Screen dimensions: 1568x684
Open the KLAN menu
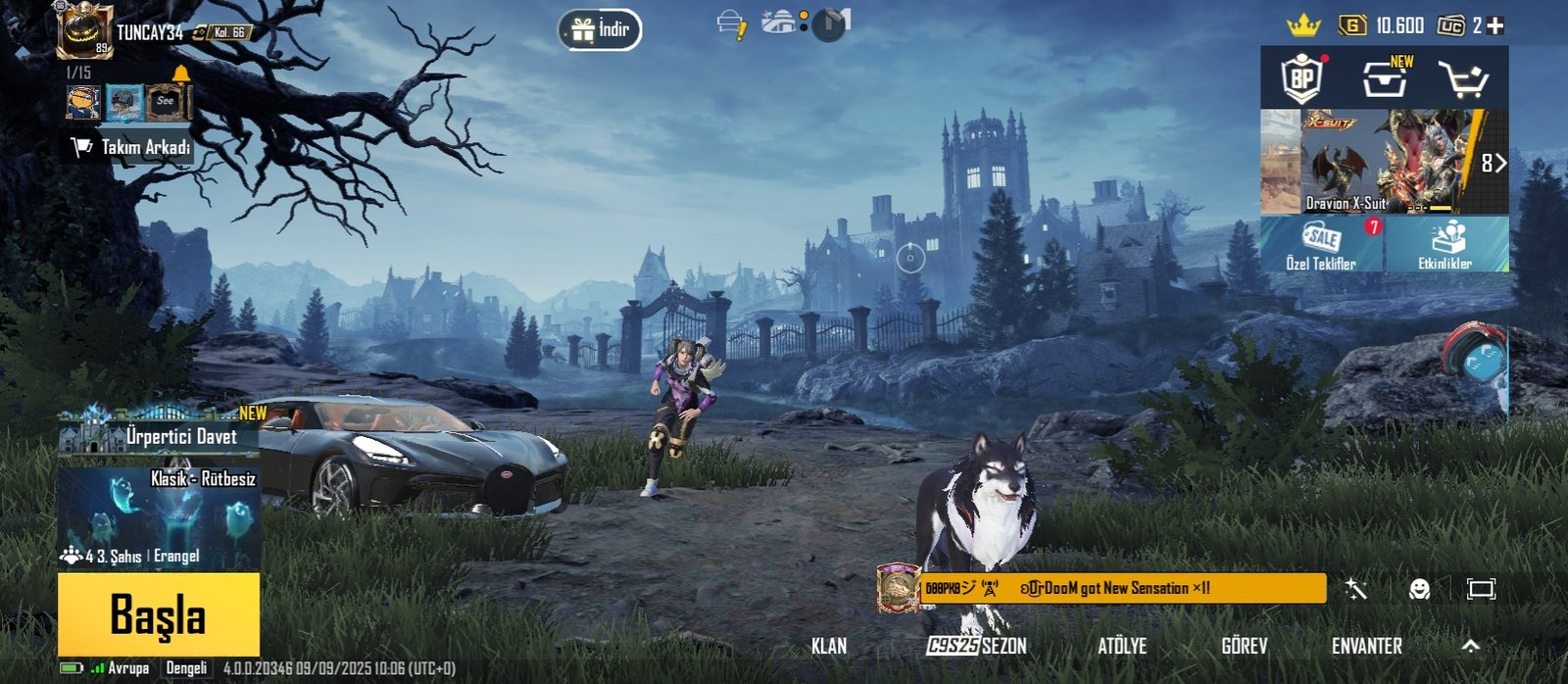coord(829,646)
